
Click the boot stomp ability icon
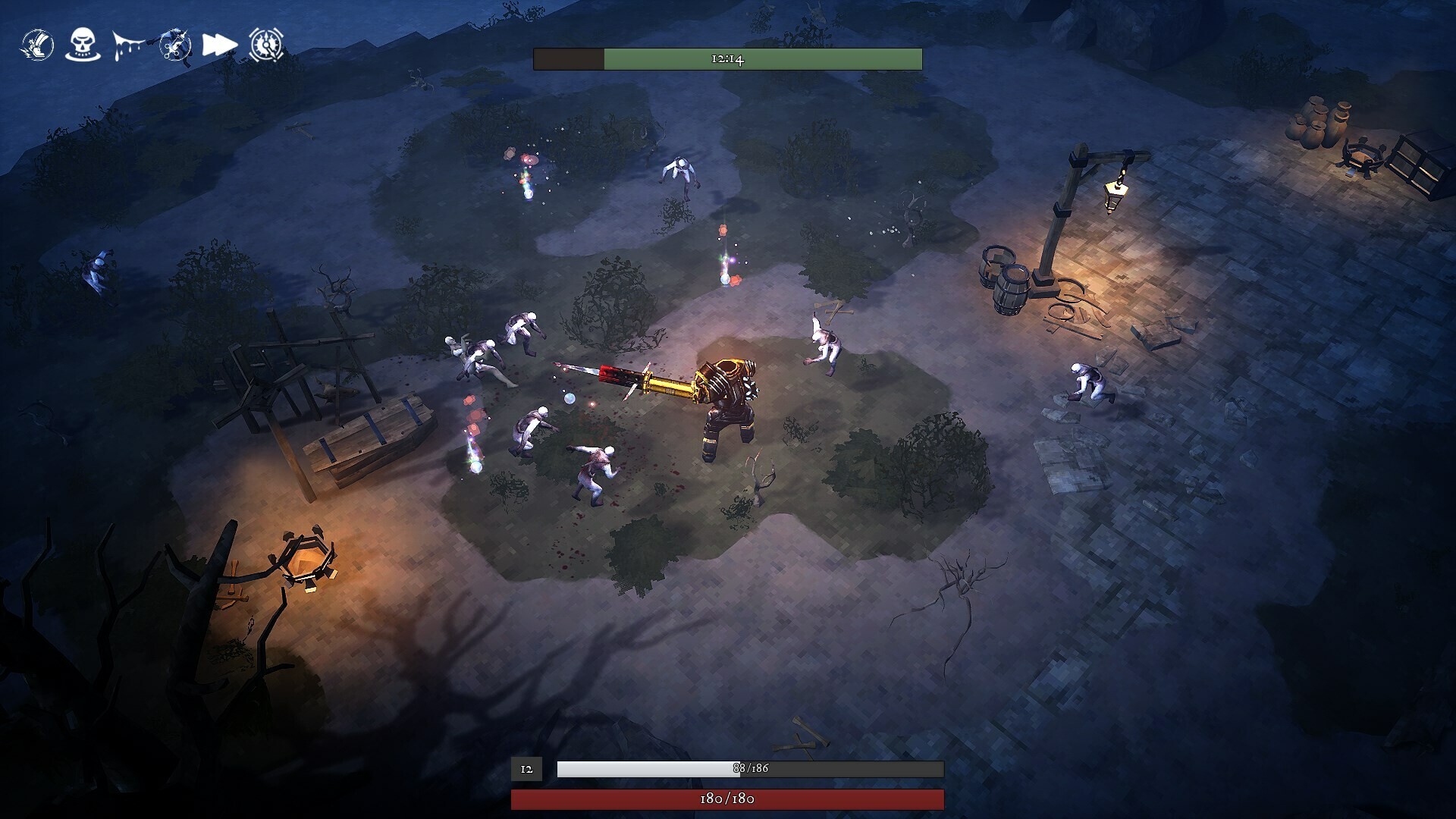tap(38, 44)
